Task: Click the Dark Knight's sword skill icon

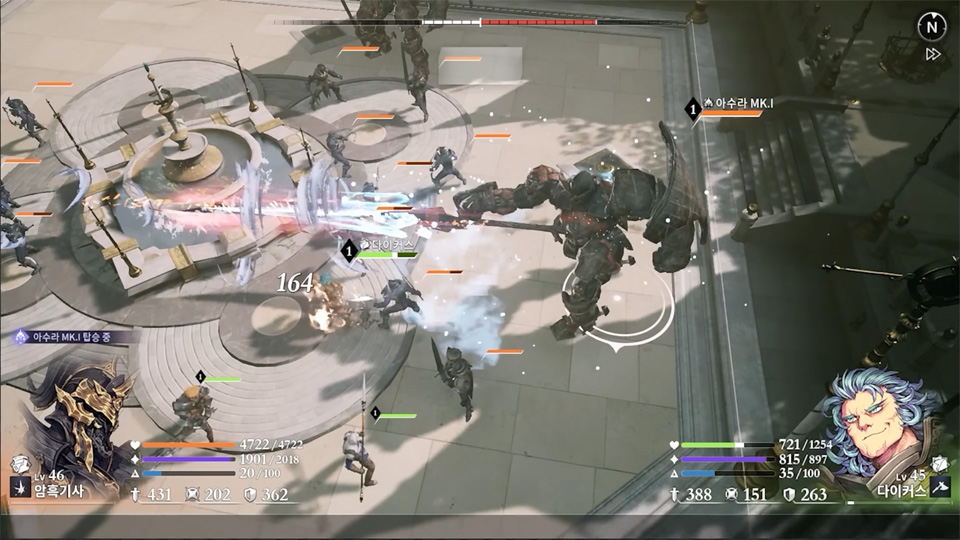Action: [19, 486]
